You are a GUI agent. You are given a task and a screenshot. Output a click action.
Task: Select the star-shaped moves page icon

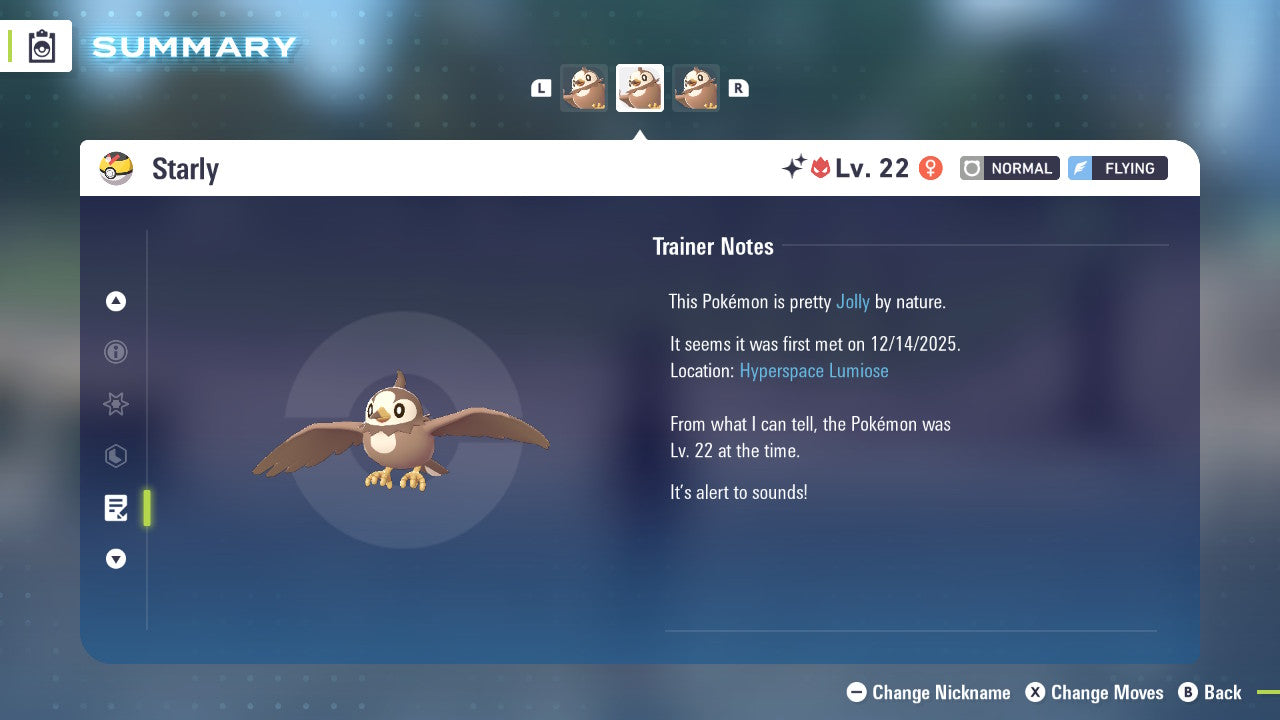pyautogui.click(x=115, y=404)
